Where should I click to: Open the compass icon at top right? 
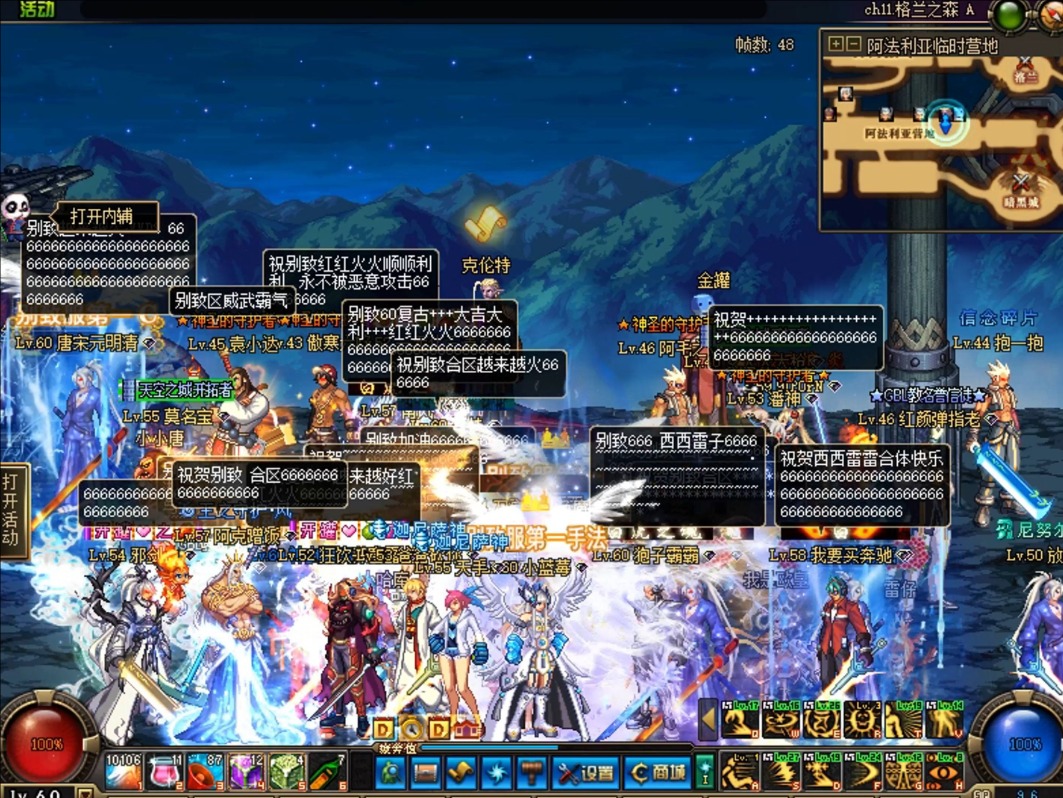pos(1050,14)
